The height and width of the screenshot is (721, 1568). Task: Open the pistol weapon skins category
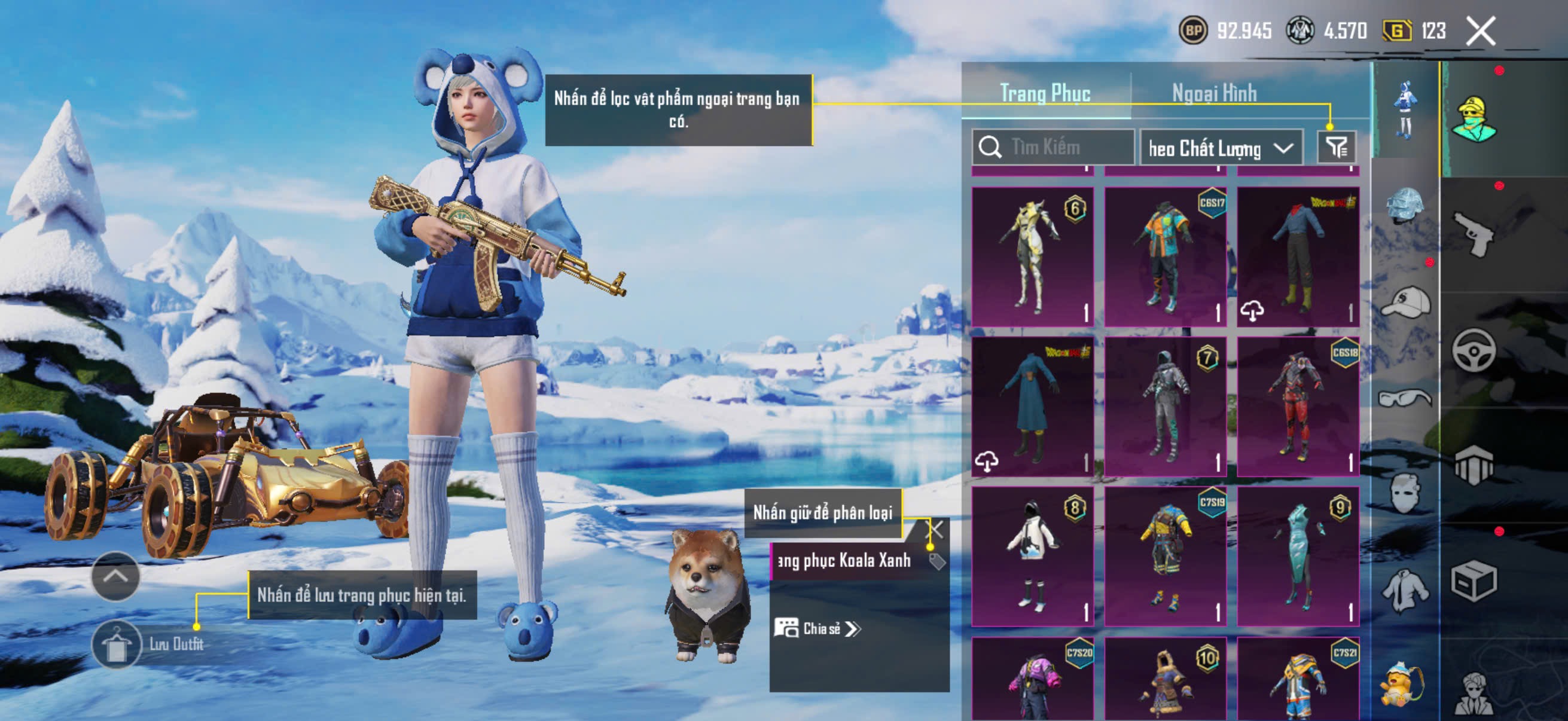tap(1473, 234)
